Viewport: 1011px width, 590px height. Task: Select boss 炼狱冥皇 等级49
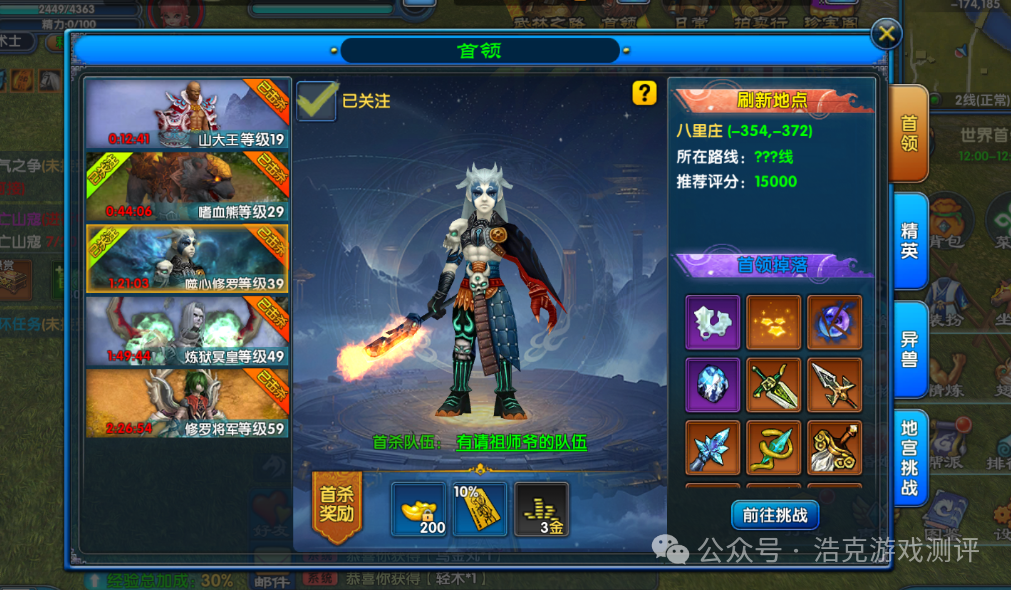(x=187, y=331)
